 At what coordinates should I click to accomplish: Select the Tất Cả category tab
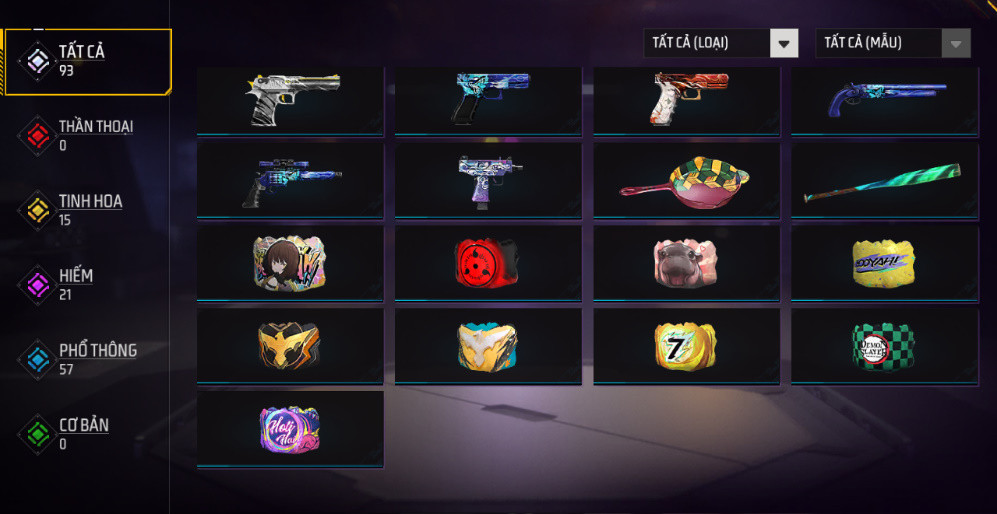(x=88, y=61)
